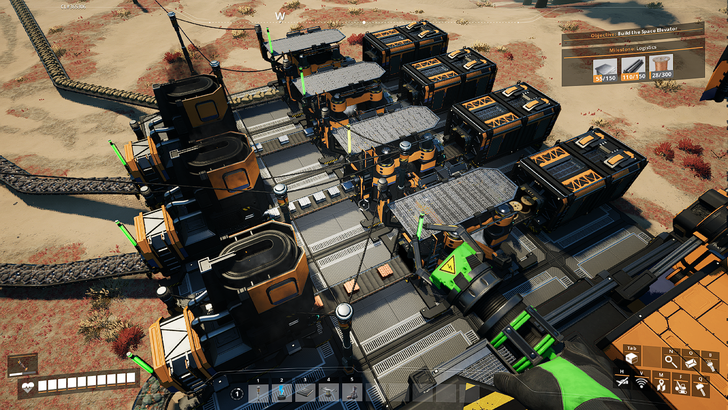Viewport: 728px width, 410px height.
Task: Select the highlighted blue hotbar slot
Action: click(281, 393)
